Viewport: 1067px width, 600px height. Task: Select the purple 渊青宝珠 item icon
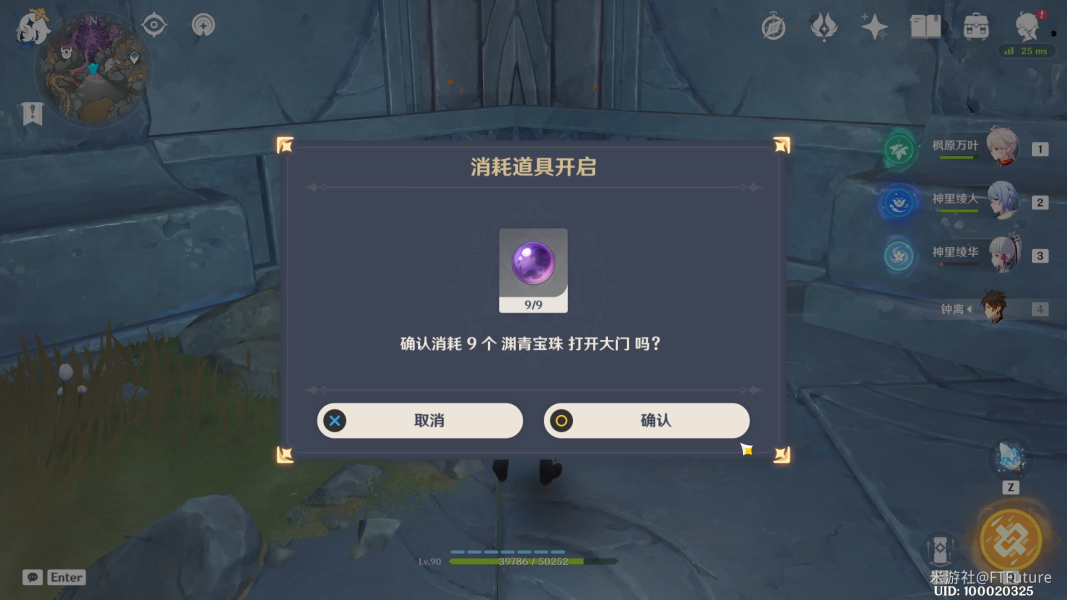click(x=533, y=262)
